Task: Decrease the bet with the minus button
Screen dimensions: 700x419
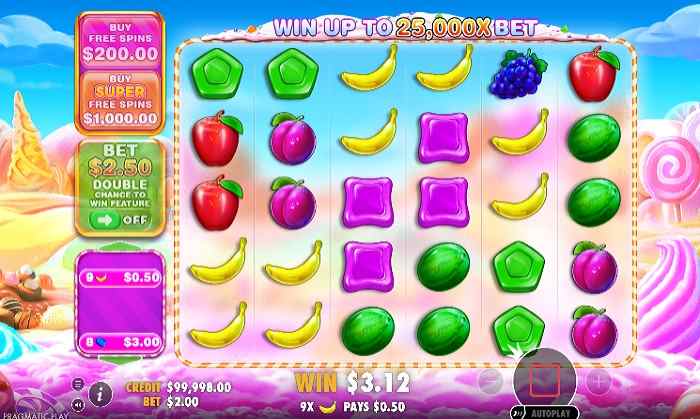Action: [489, 381]
